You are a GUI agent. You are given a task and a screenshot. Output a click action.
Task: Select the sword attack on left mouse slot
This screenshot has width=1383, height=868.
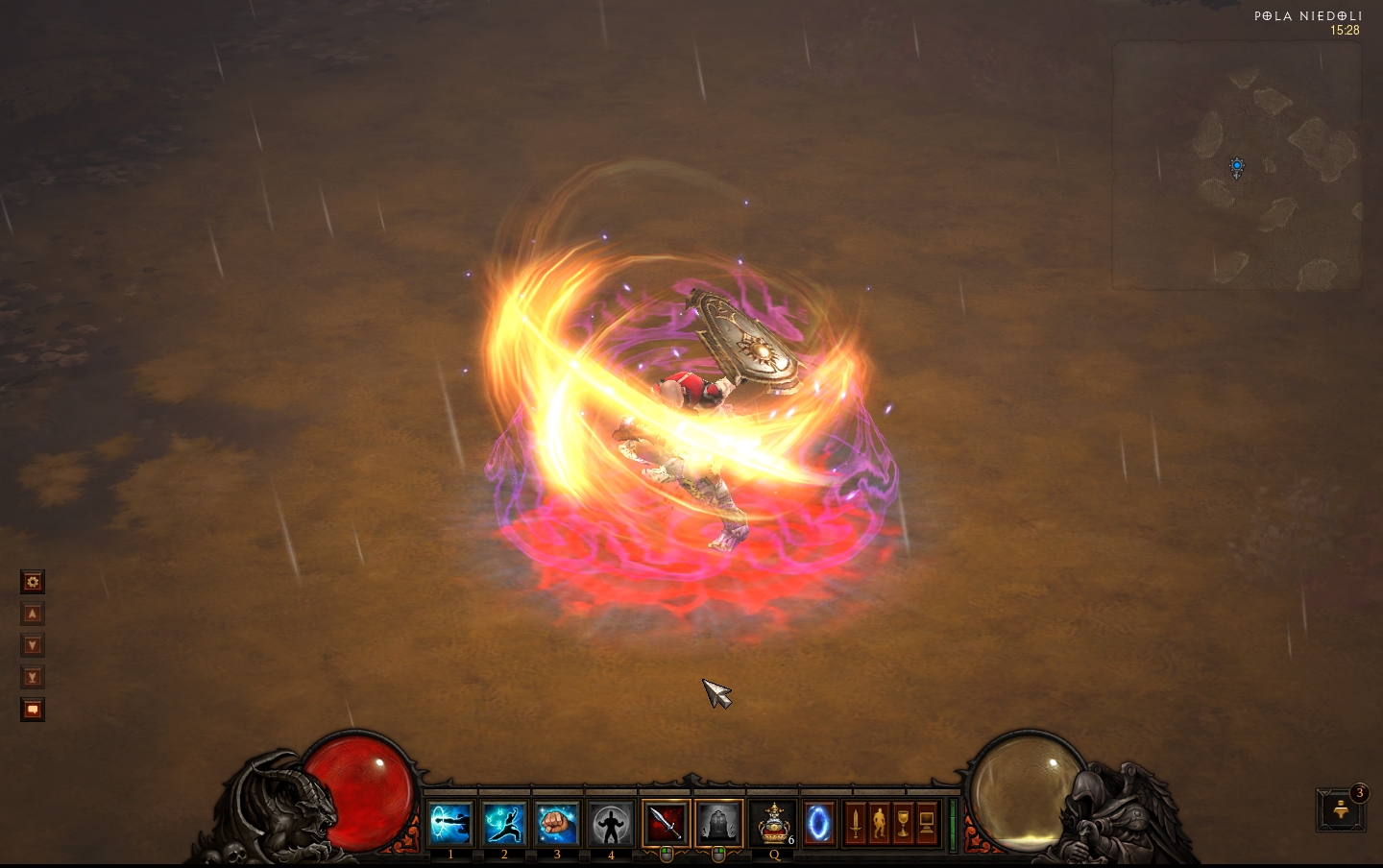coord(666,824)
